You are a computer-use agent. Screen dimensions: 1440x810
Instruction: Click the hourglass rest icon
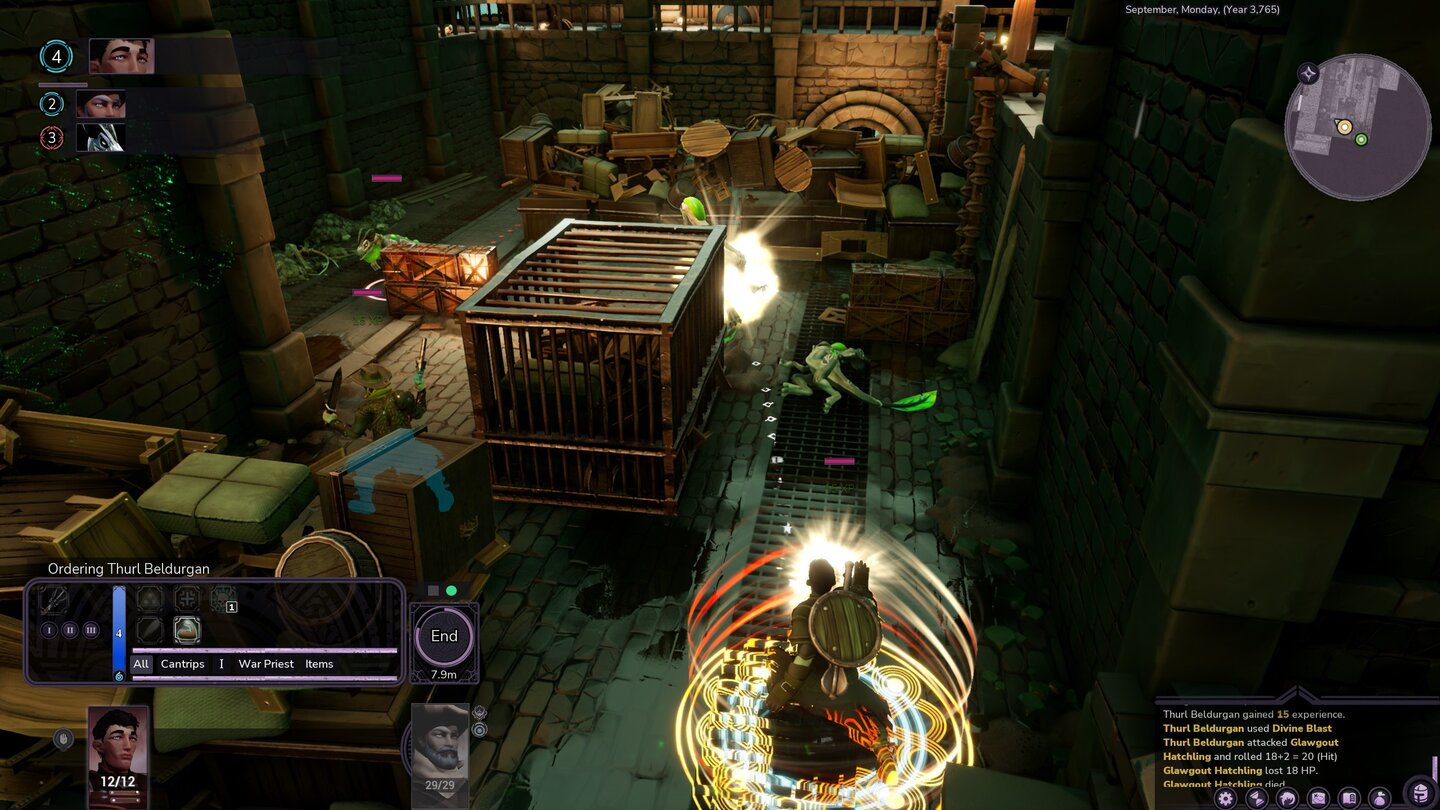point(1257,797)
